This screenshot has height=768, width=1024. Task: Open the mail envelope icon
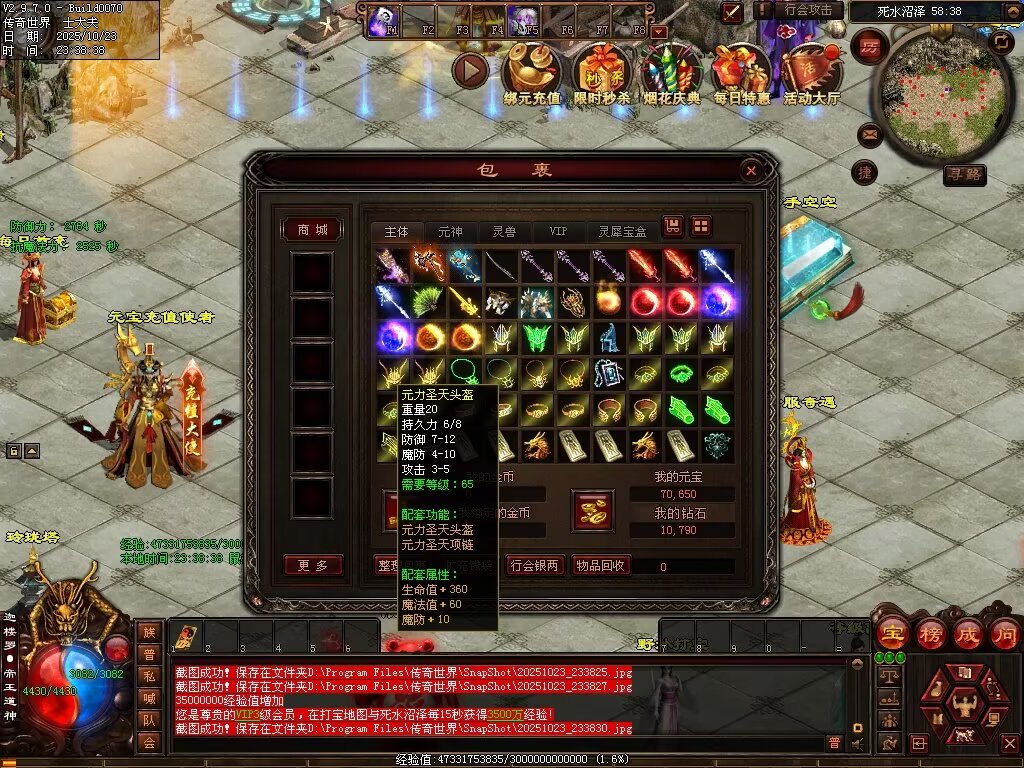pos(868,134)
